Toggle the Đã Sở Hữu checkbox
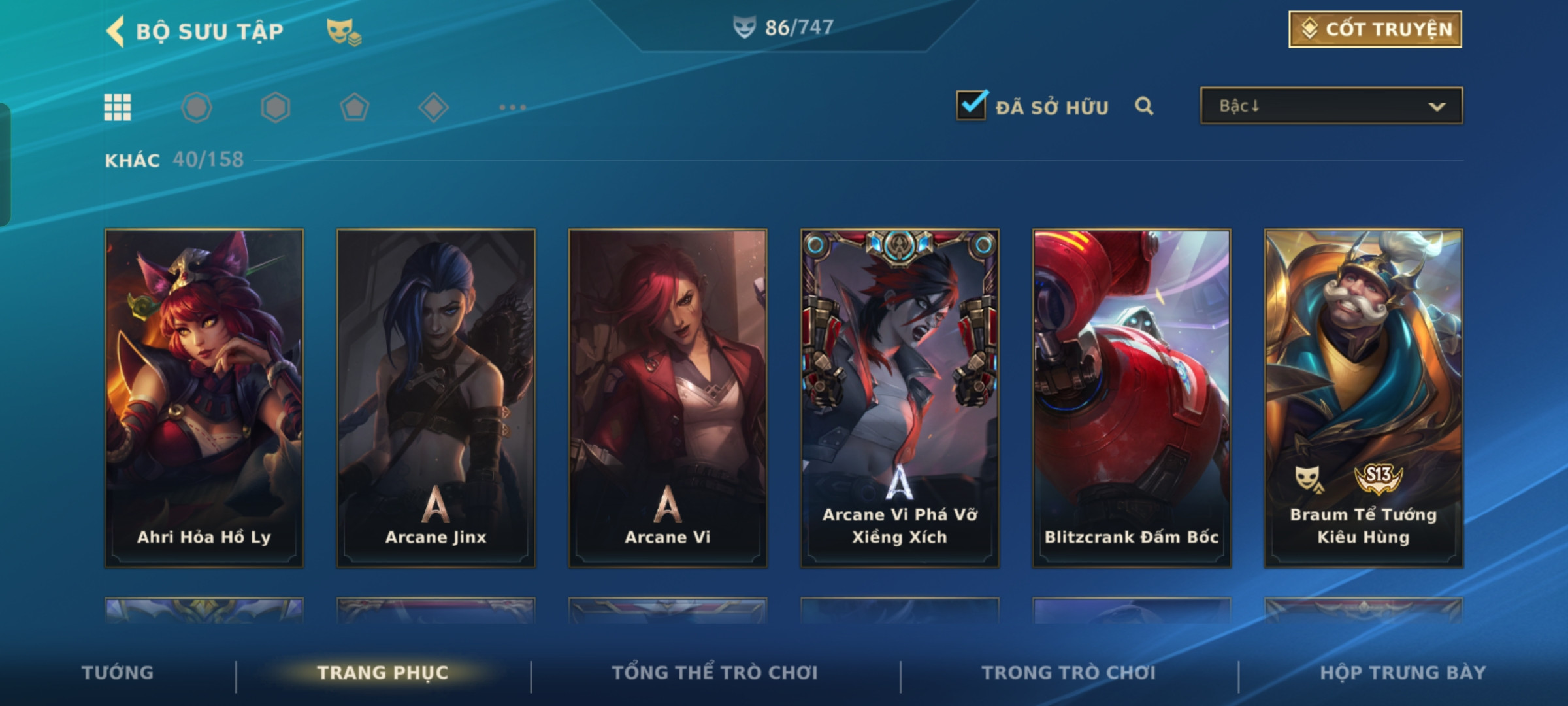1568x706 pixels. pyautogui.click(x=972, y=106)
